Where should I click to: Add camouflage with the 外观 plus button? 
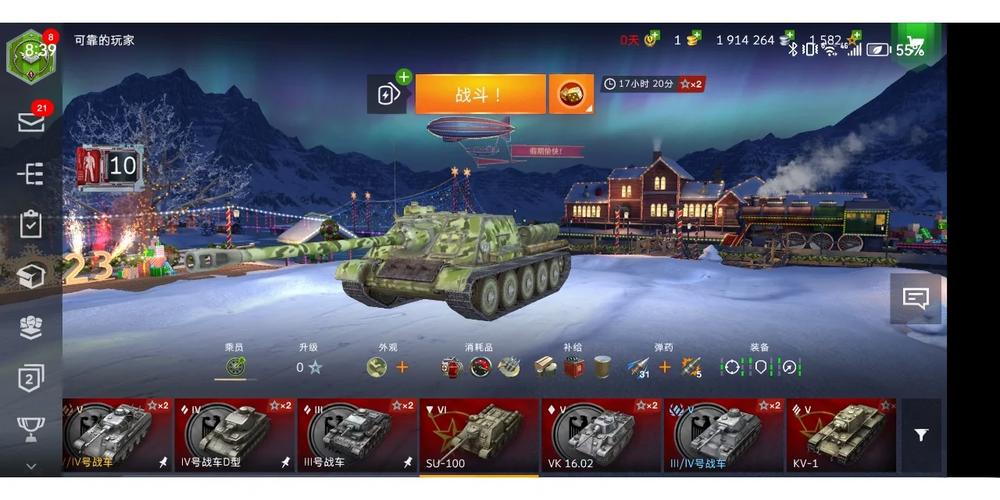point(402,367)
